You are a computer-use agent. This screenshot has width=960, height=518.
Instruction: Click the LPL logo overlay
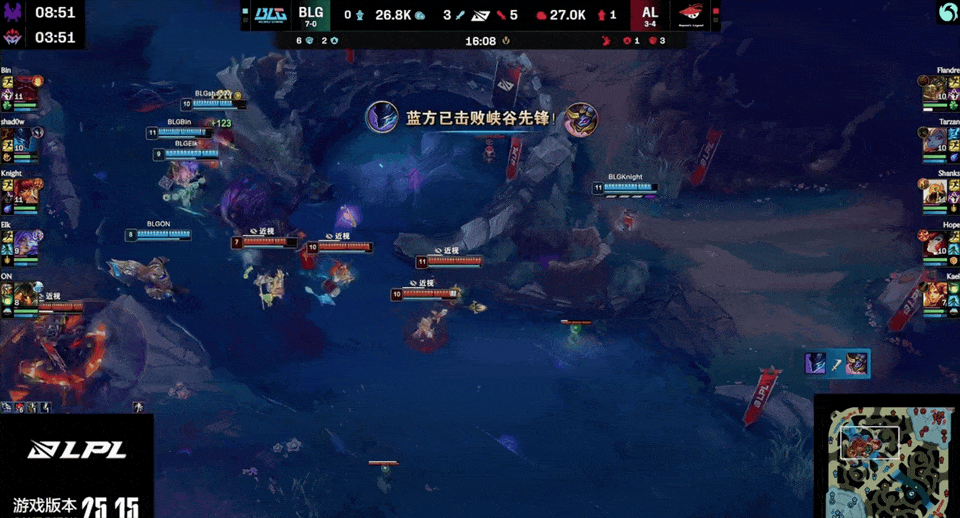(77, 450)
